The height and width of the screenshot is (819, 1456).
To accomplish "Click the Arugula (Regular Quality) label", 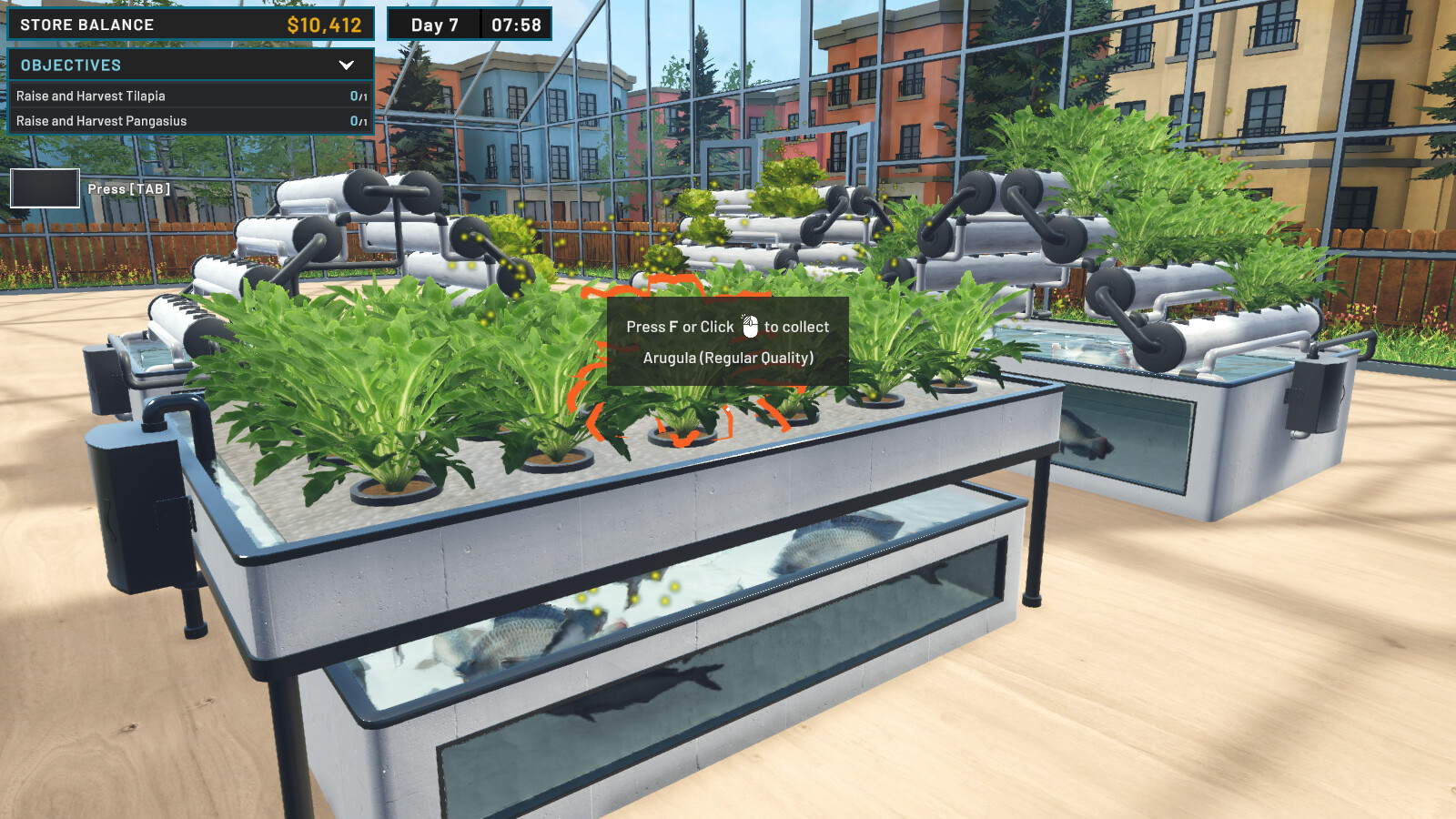I will 728,358.
